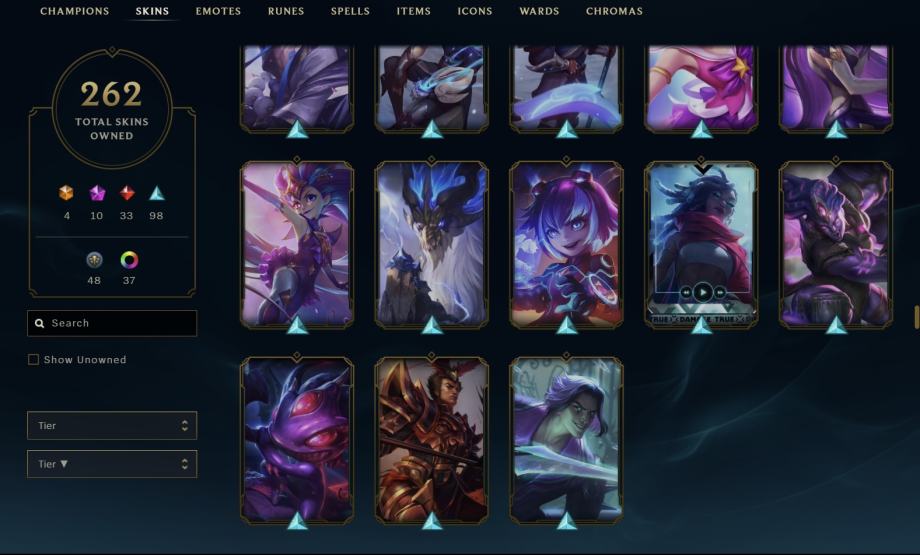
Task: Select the Spells tab
Action: click(350, 12)
